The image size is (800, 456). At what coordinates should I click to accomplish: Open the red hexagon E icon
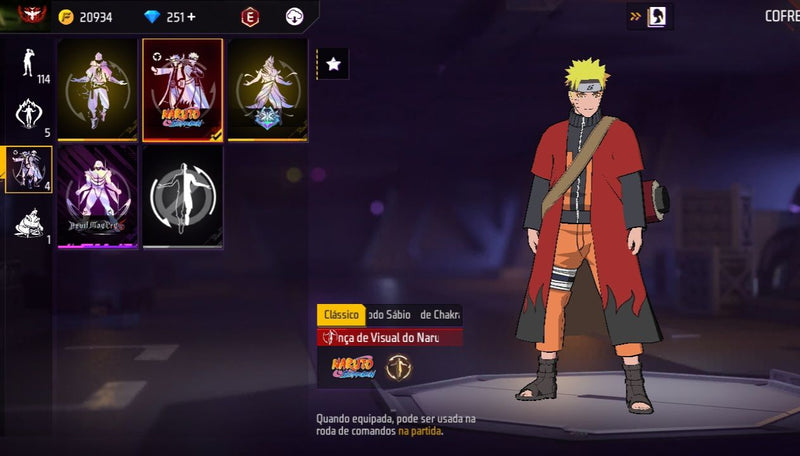[x=249, y=17]
